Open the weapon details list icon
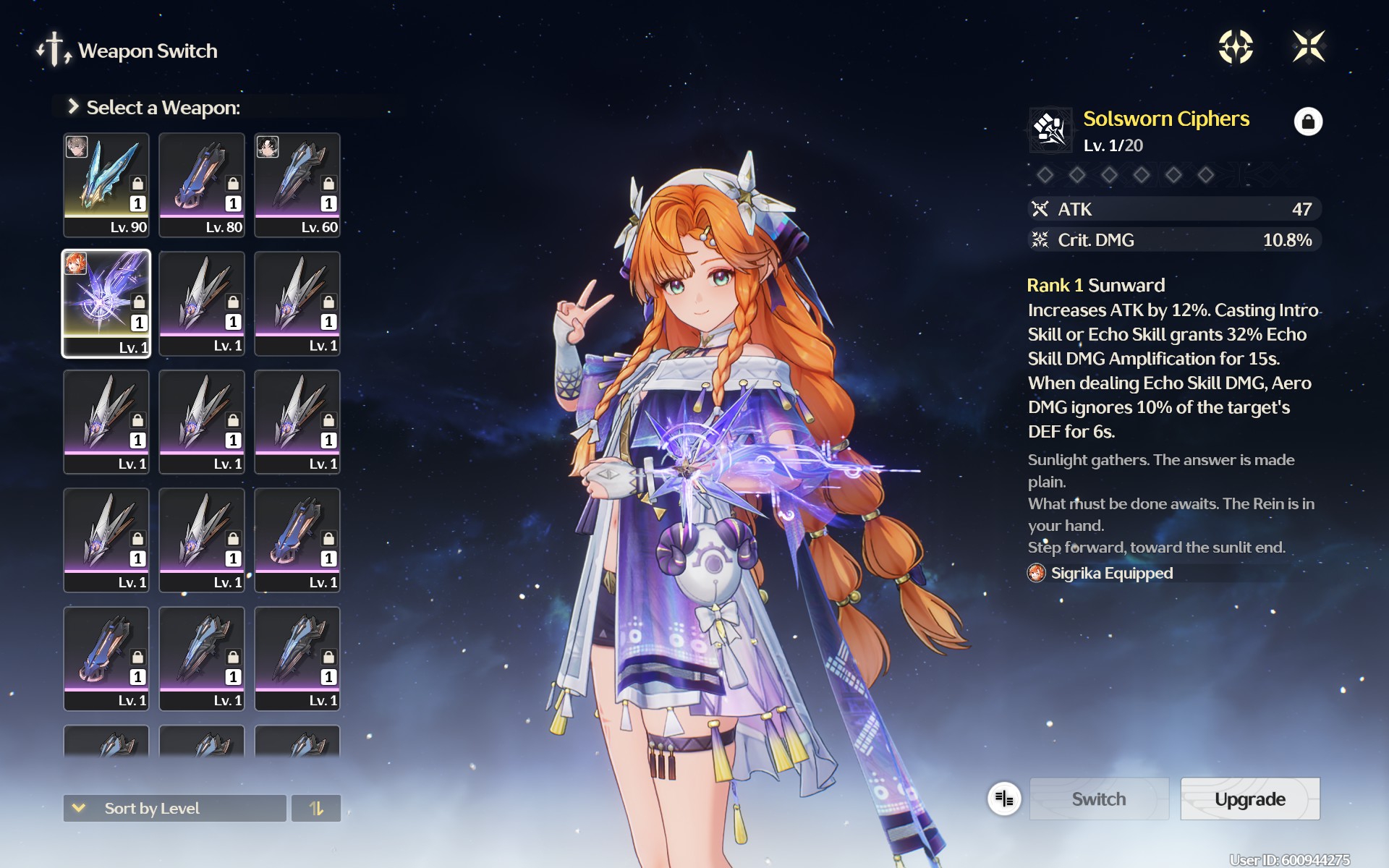 click(1004, 799)
